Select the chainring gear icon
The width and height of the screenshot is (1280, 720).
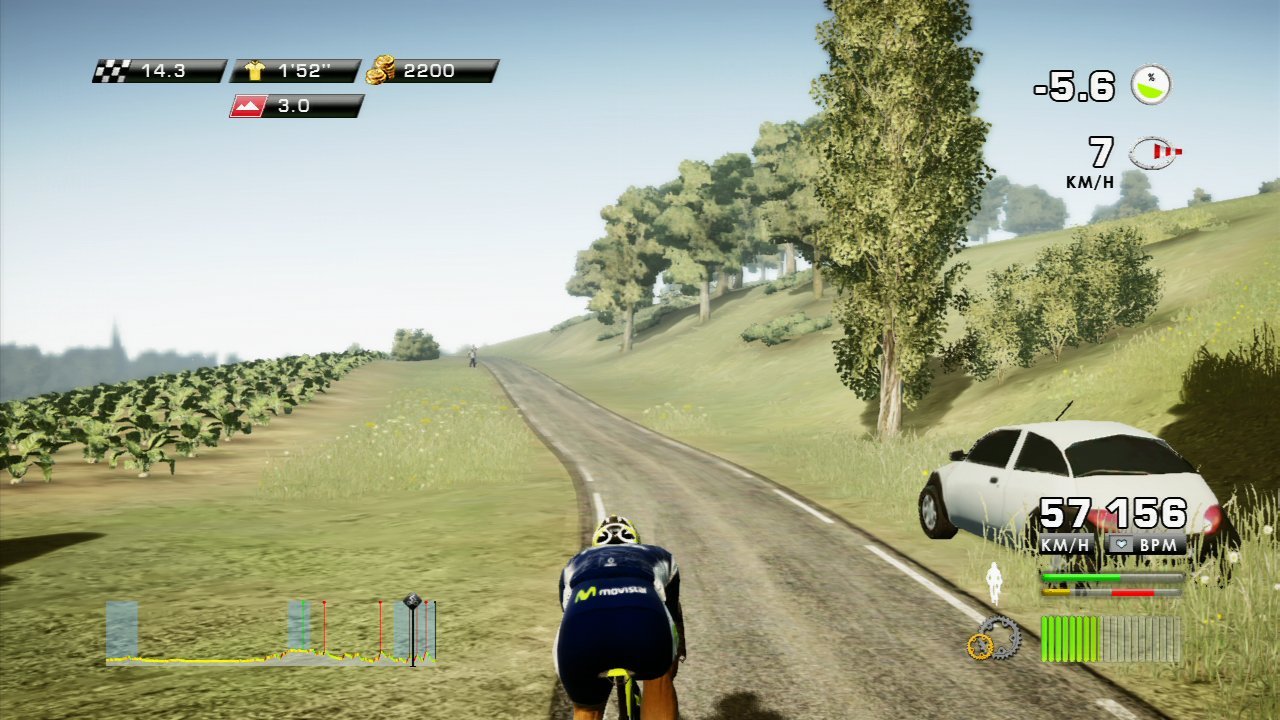coord(993,638)
